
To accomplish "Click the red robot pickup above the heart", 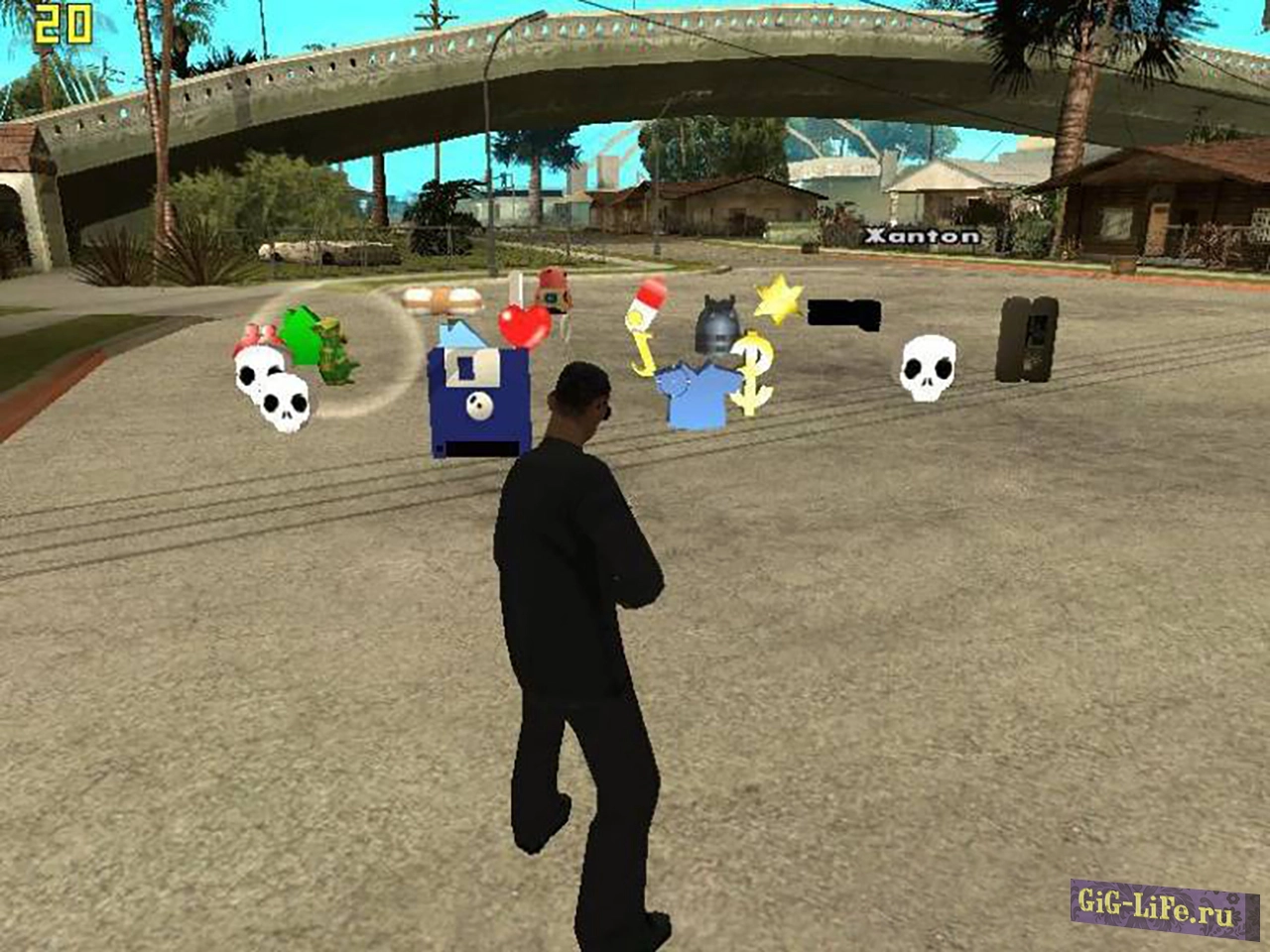I will coord(552,291).
